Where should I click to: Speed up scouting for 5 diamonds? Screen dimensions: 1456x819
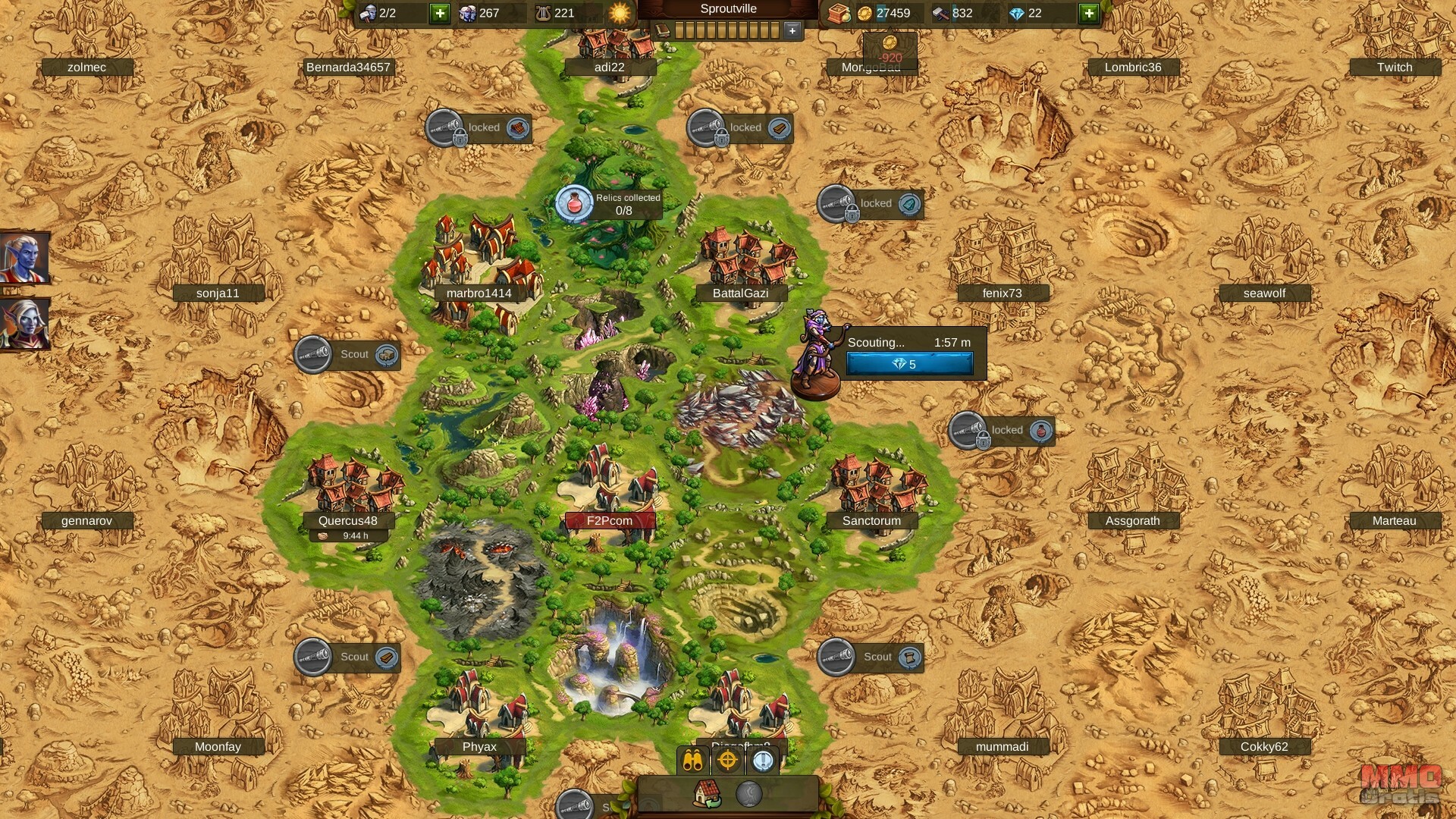(909, 364)
